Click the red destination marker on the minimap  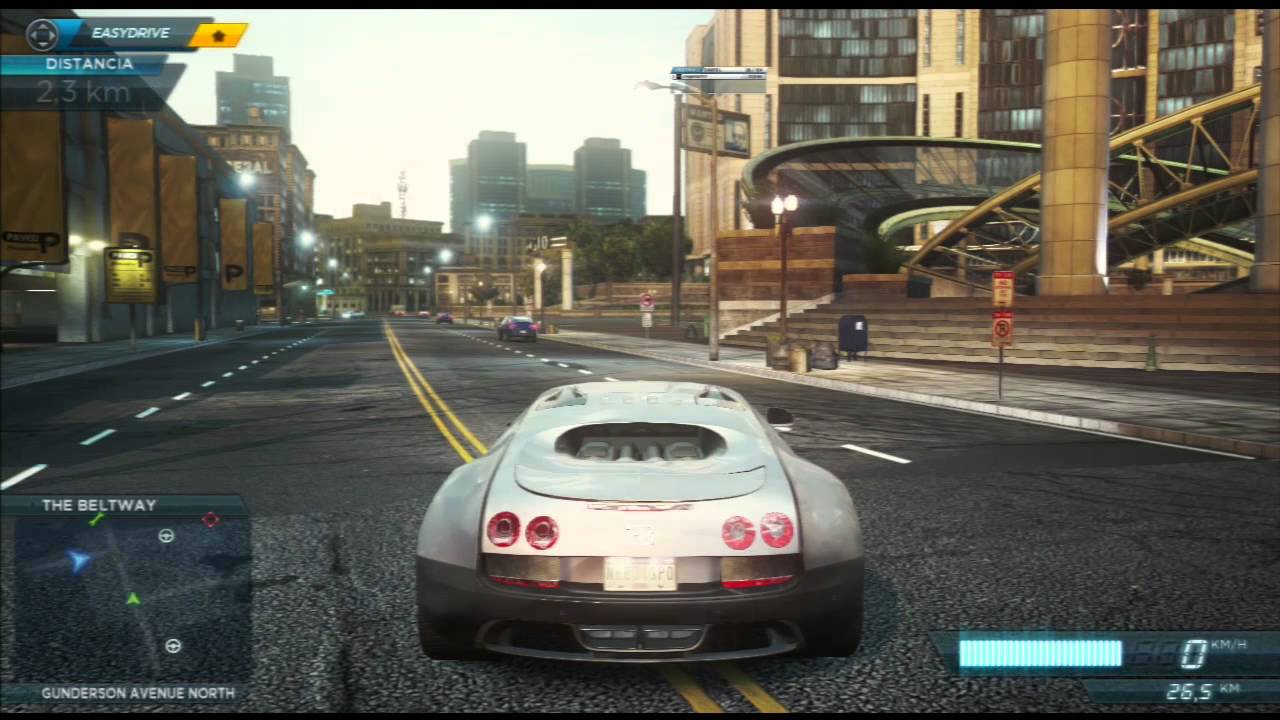coord(211,519)
